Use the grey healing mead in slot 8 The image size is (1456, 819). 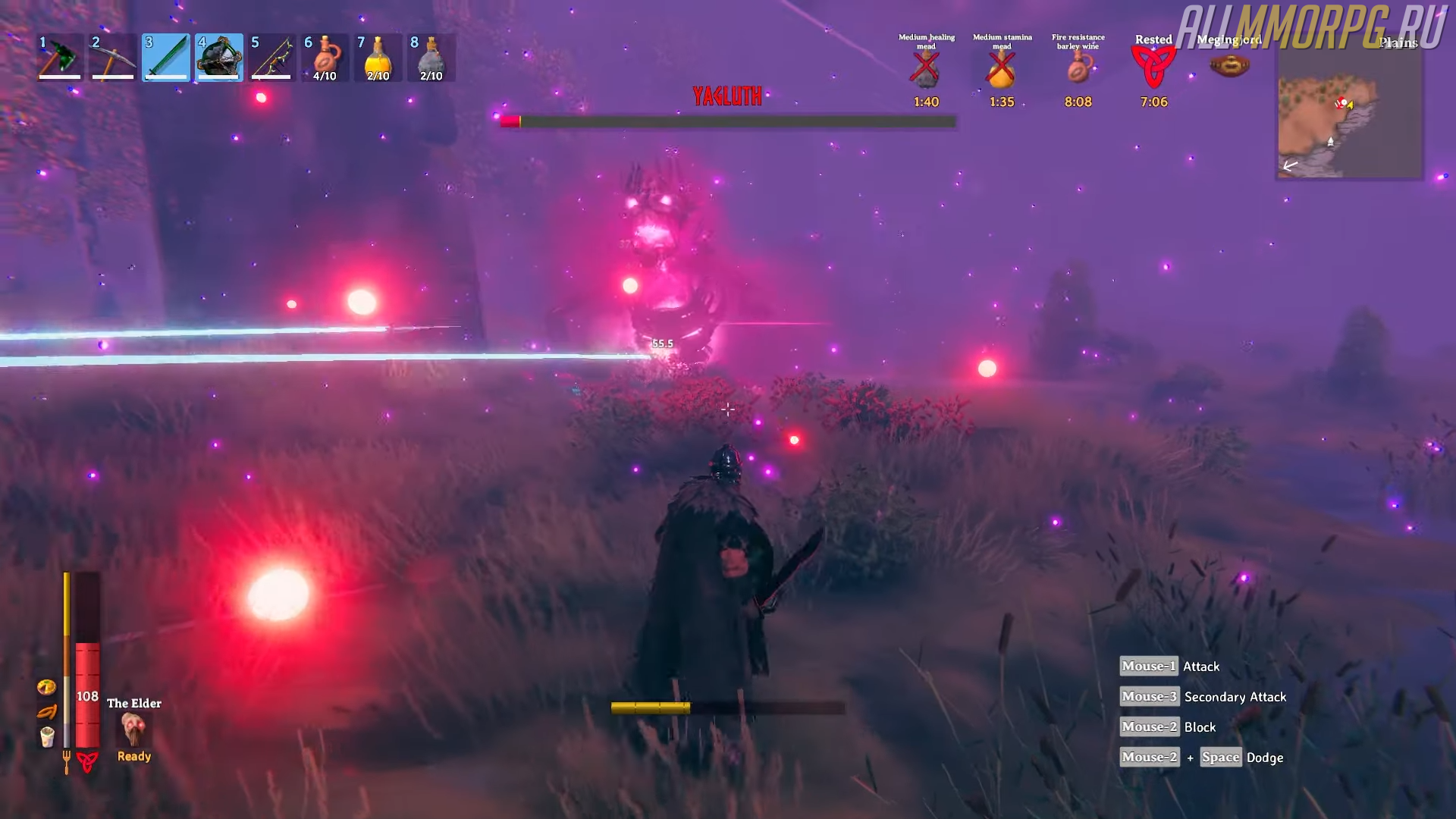(x=431, y=58)
